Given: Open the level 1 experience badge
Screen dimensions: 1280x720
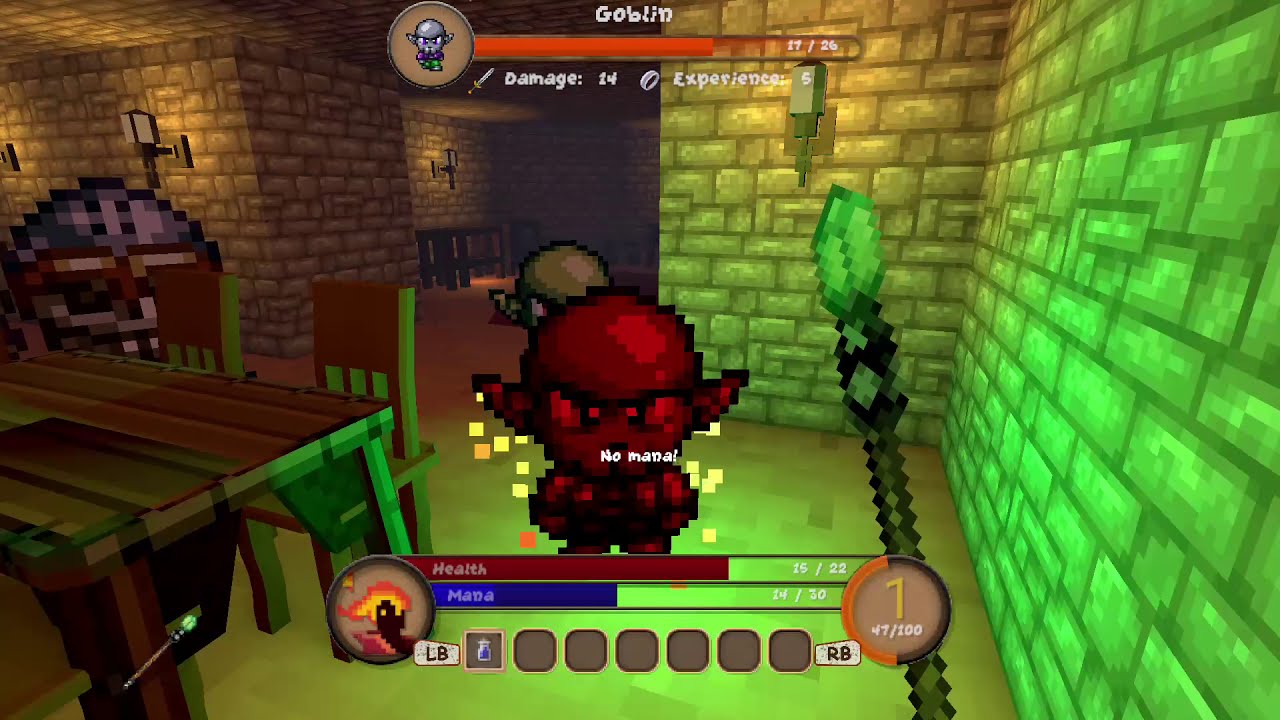Looking at the screenshot, I should [896, 610].
